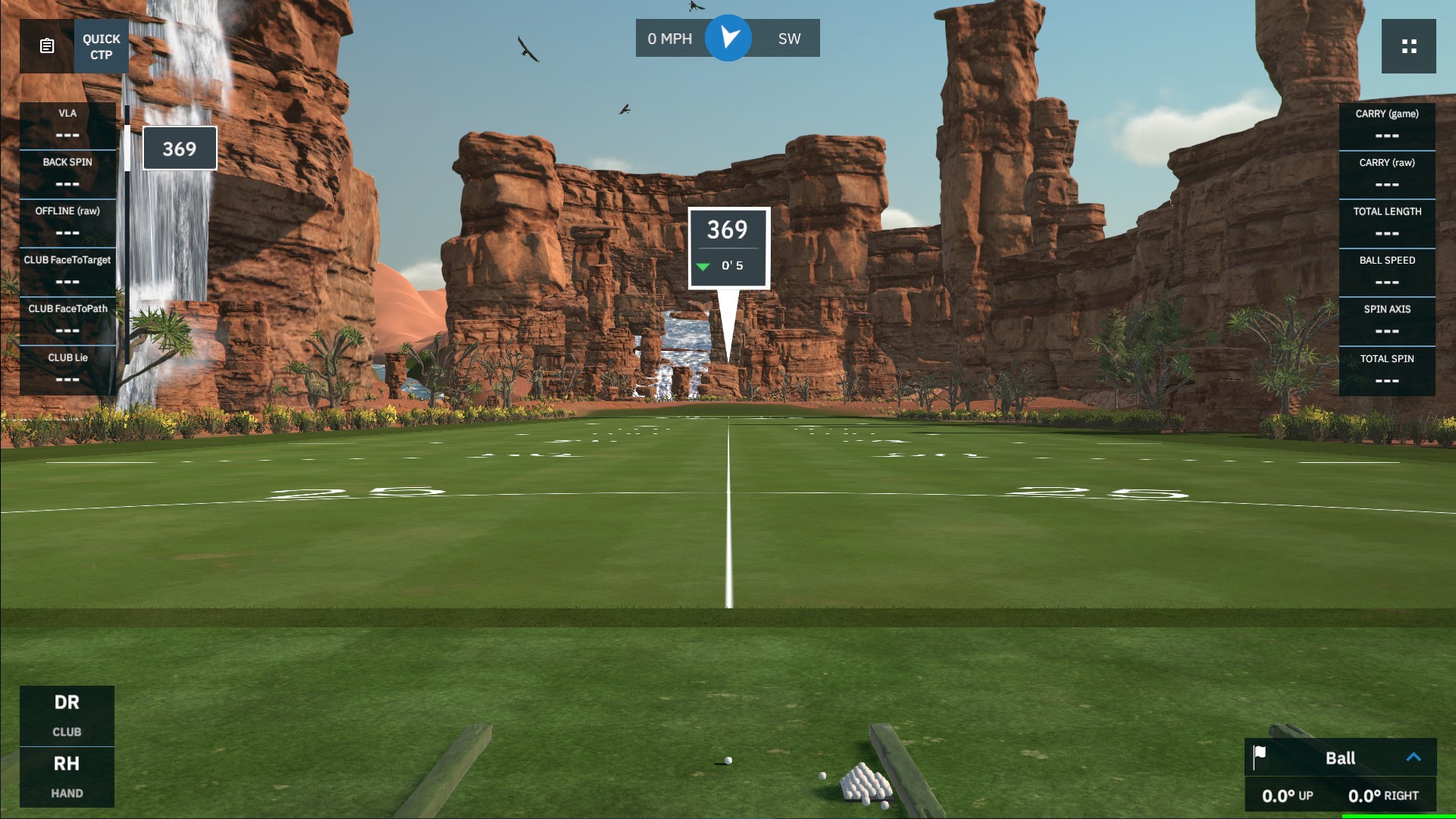This screenshot has width=1456, height=819.
Task: Expand the SW wind setting dropdown
Action: tap(790, 37)
